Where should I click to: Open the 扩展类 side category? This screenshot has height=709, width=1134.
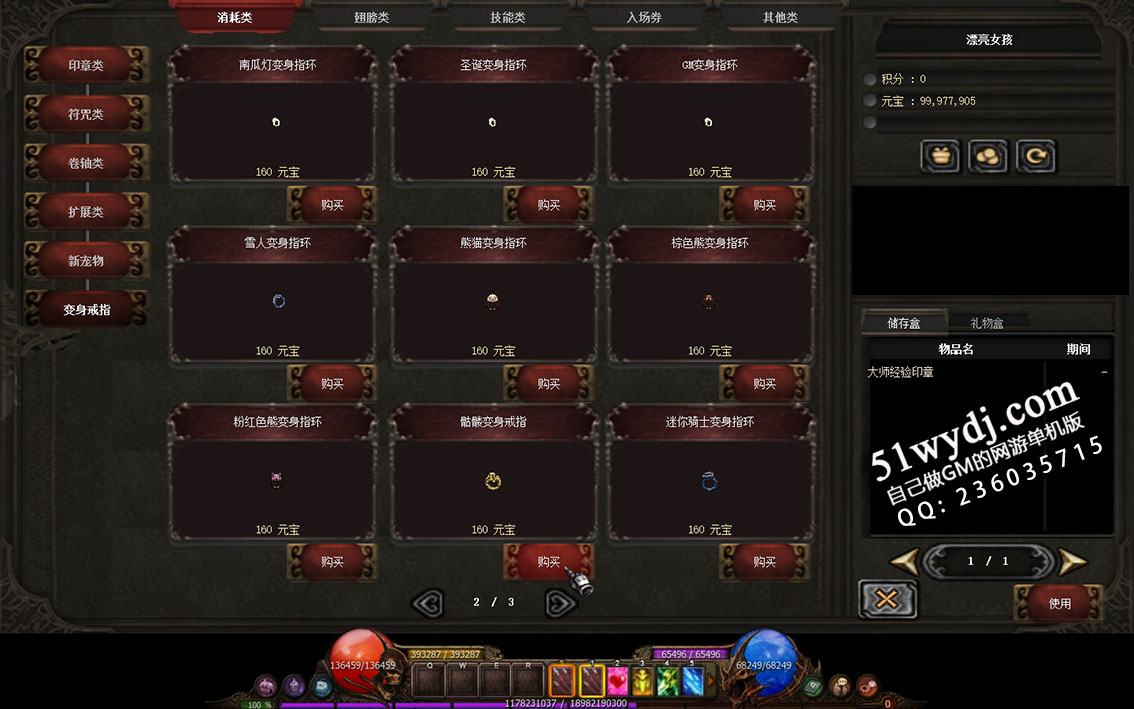point(86,212)
